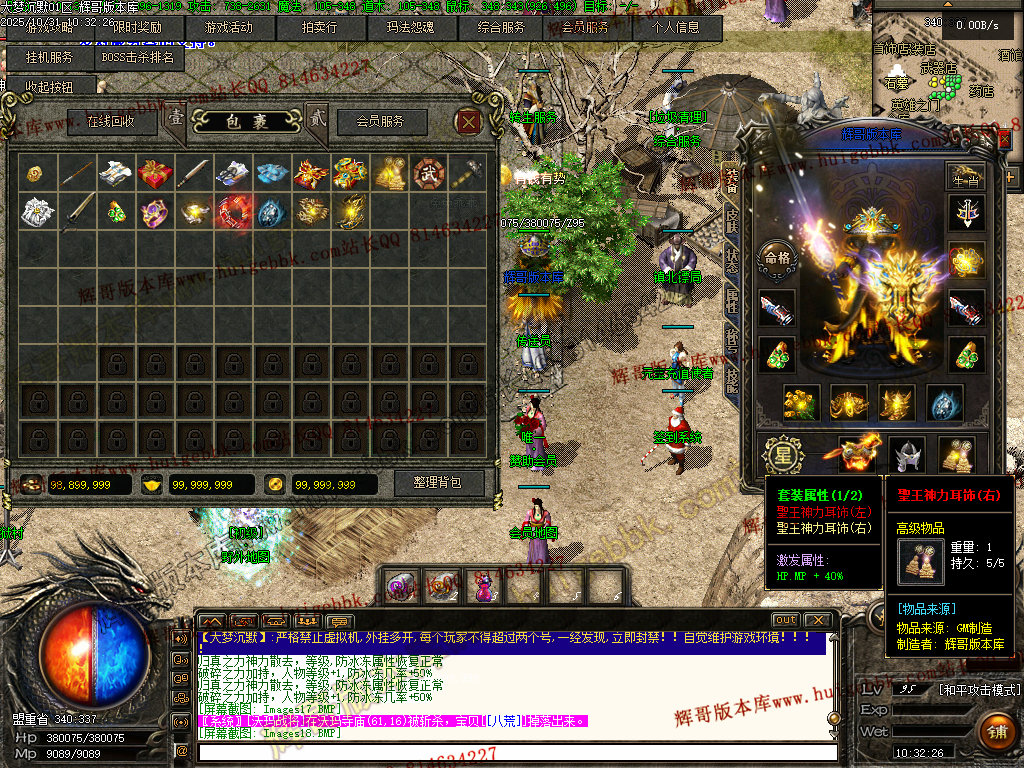Image resolution: width=1024 pixels, height=768 pixels.
Task: Click the 星 star emblem button
Action: pos(779,455)
